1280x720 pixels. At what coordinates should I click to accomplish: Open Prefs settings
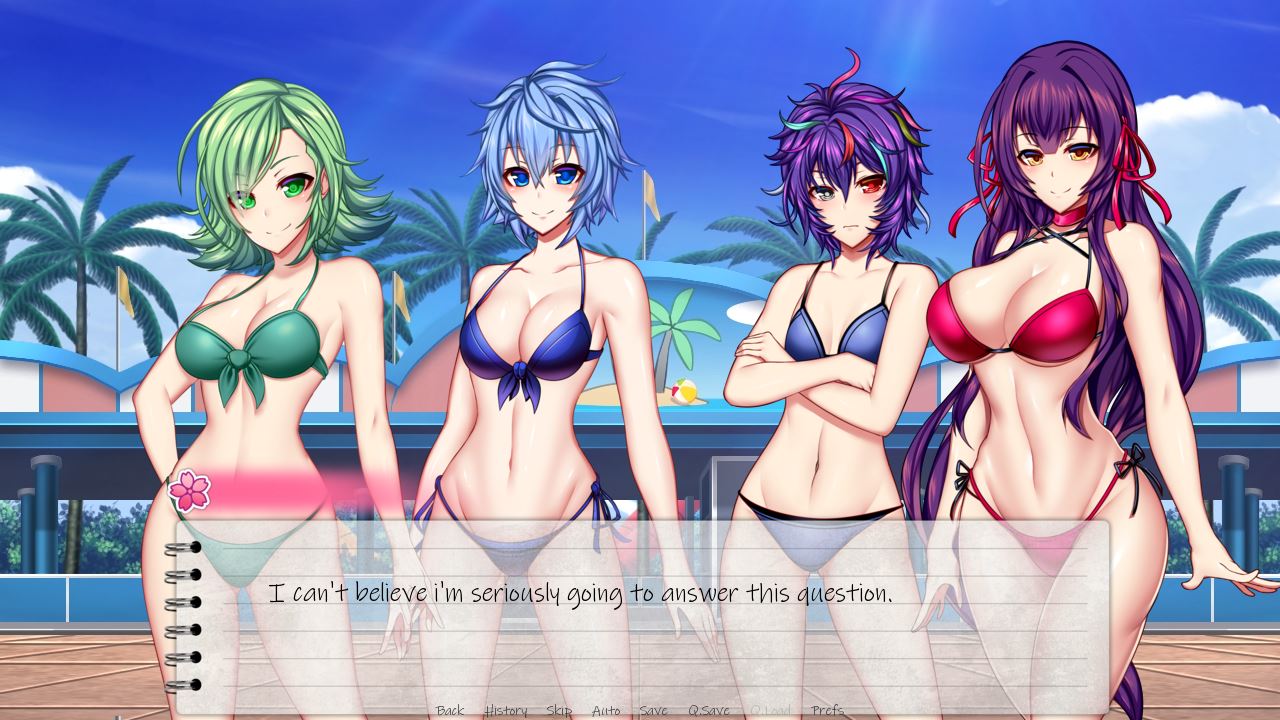point(828,710)
